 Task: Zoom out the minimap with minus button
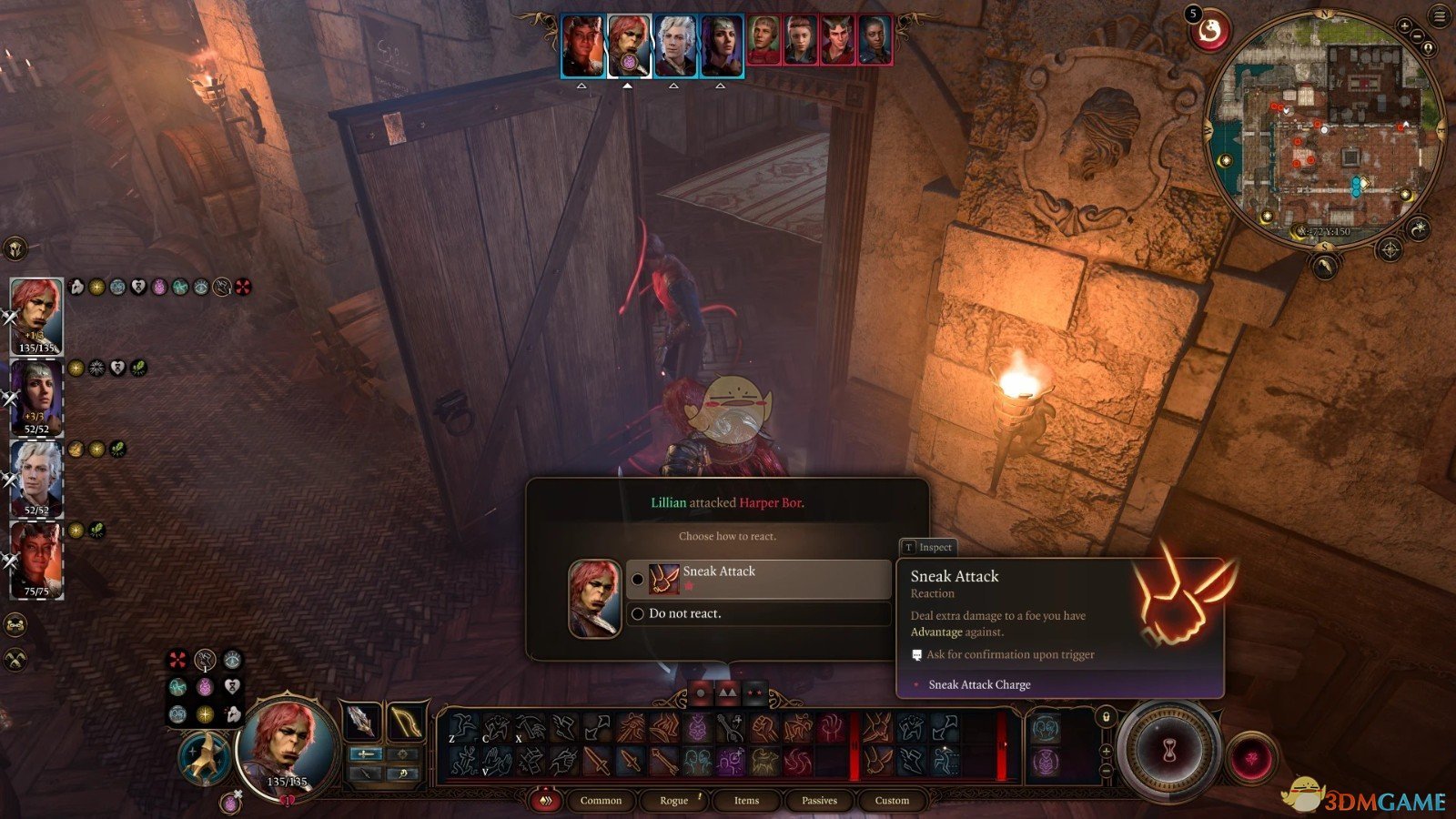(x=1417, y=36)
